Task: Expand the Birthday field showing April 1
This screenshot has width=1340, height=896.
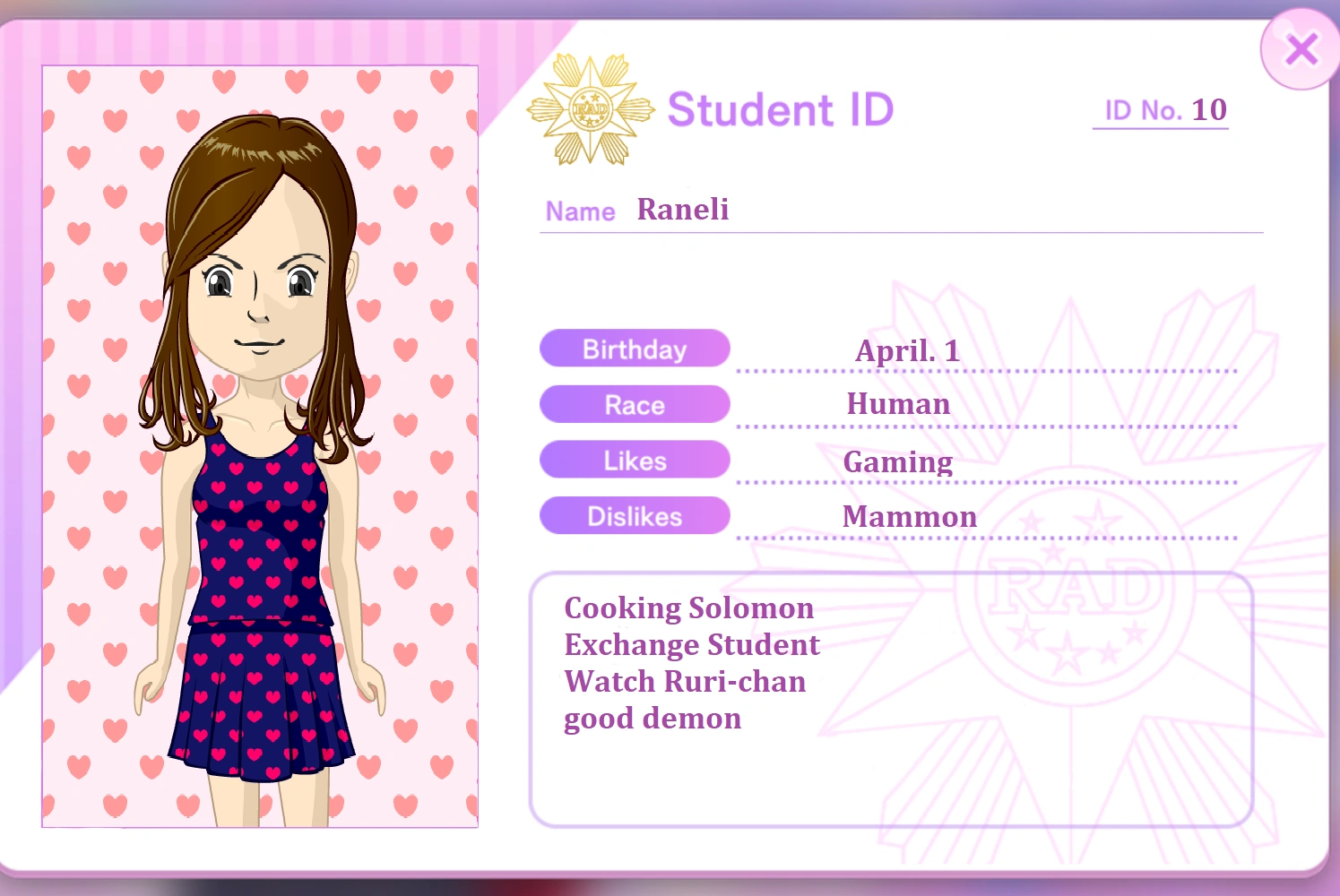Action: tap(907, 350)
